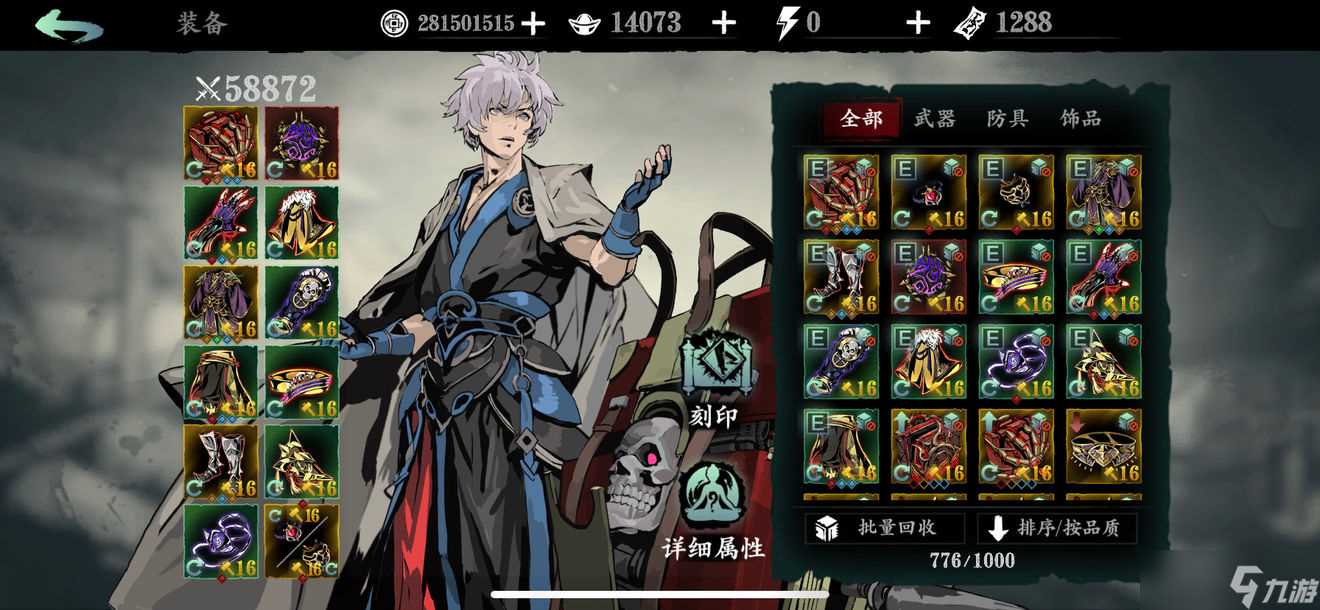Select the gold ring in inventory grid

[x=1016, y=276]
